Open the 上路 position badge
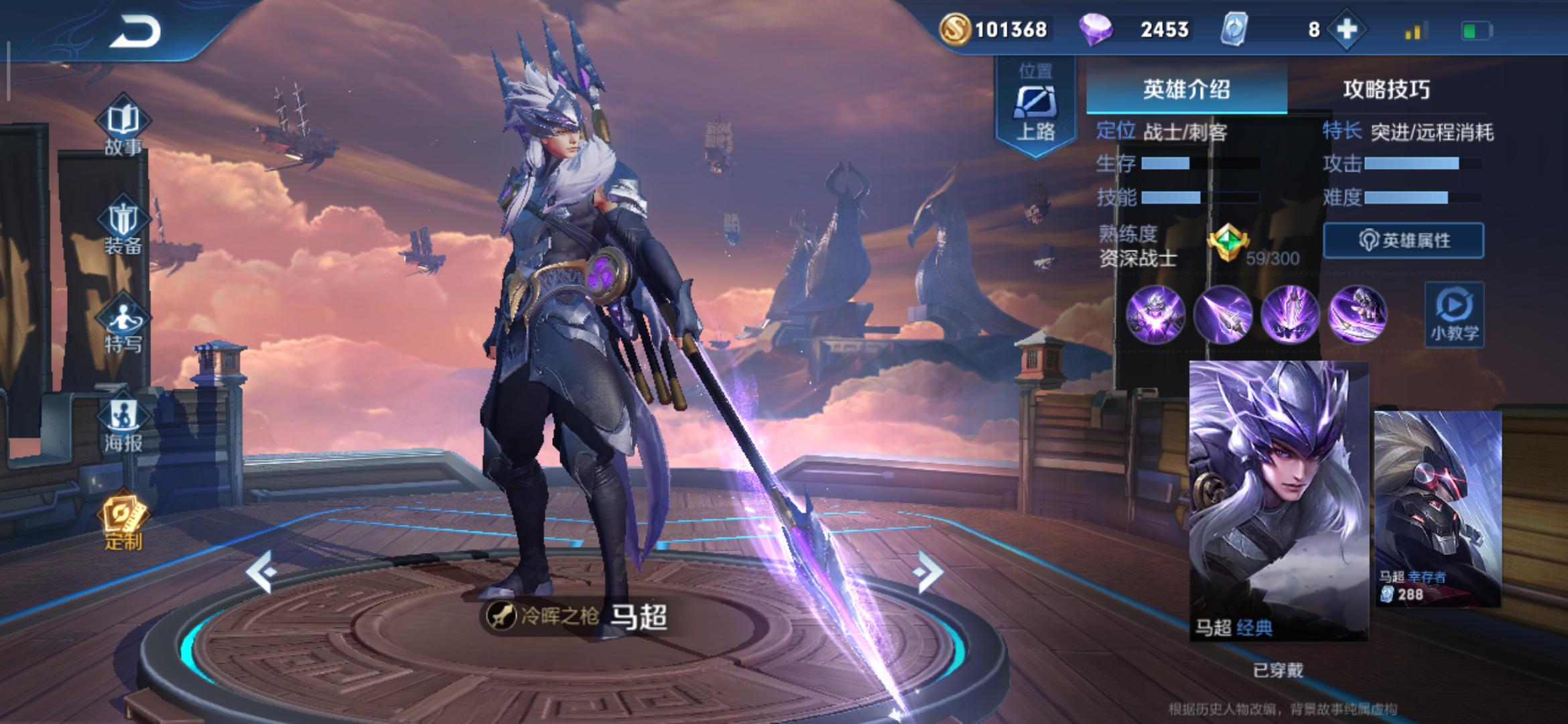1568x724 pixels. [x=1035, y=107]
